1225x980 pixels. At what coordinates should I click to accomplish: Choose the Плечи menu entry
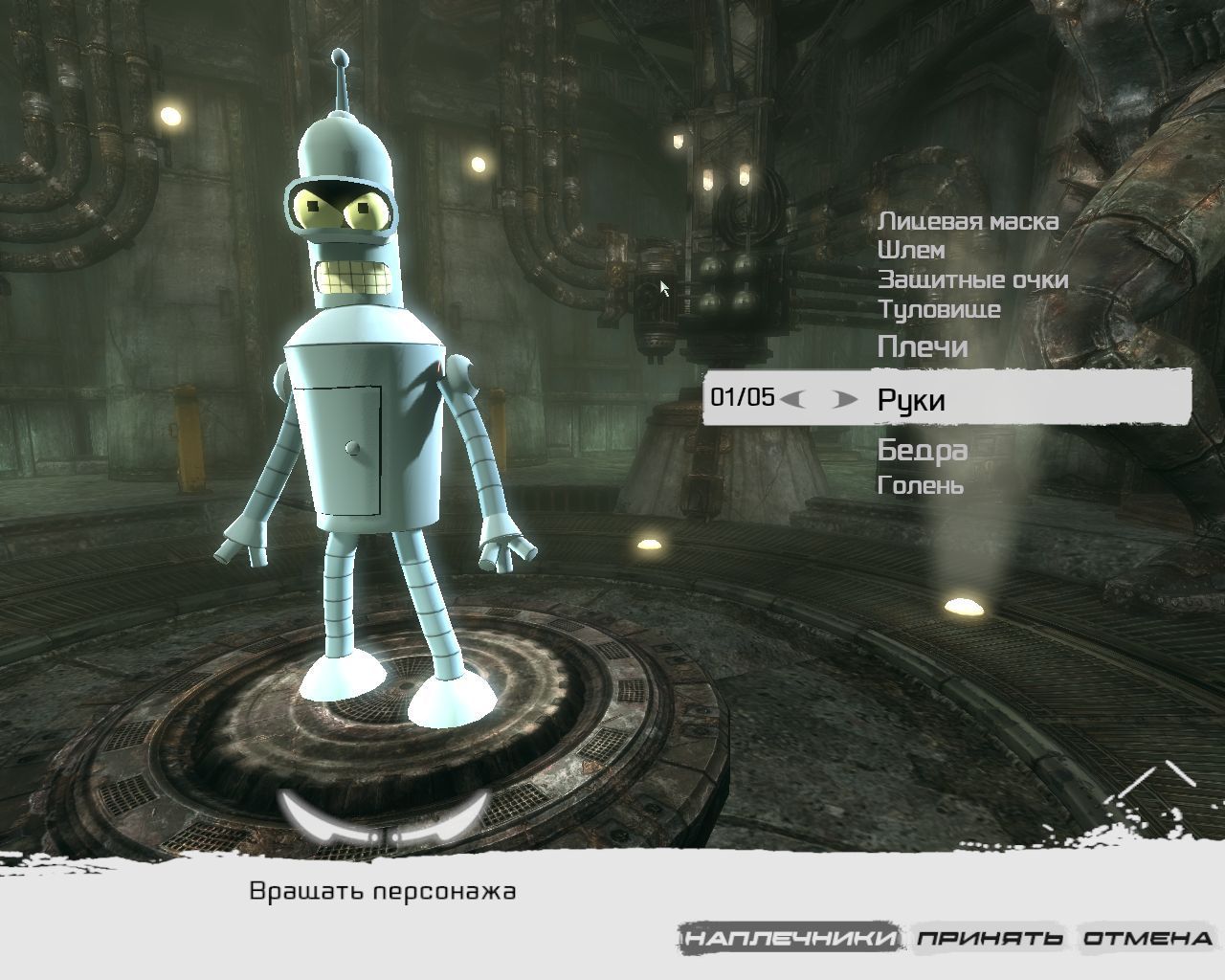(922, 346)
